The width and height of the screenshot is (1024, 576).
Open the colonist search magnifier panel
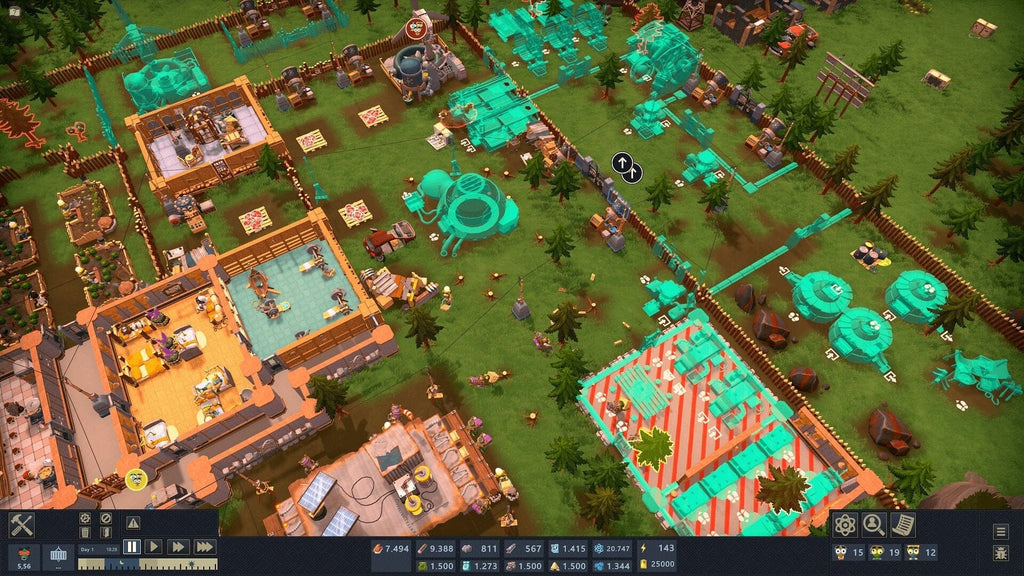click(874, 524)
